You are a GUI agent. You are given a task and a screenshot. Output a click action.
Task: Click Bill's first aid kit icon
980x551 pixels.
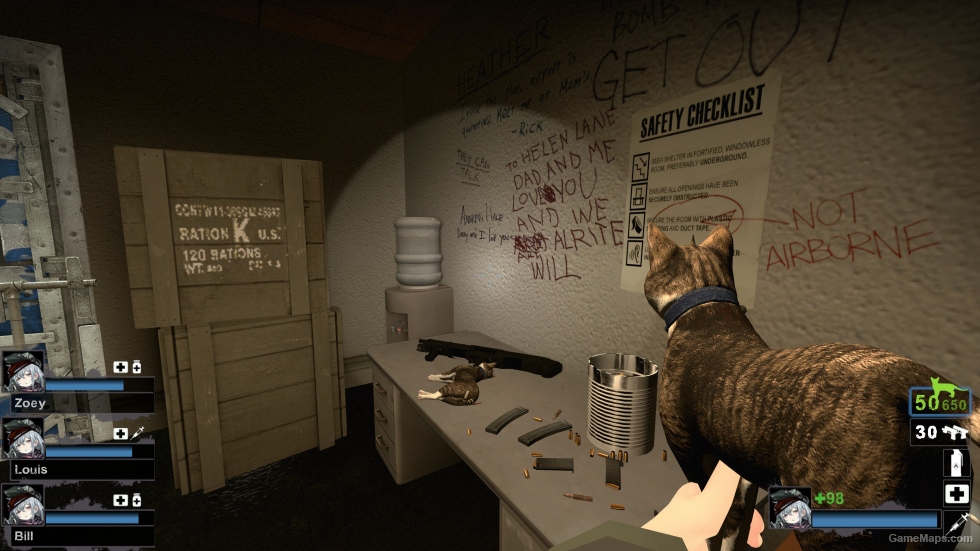(x=120, y=500)
